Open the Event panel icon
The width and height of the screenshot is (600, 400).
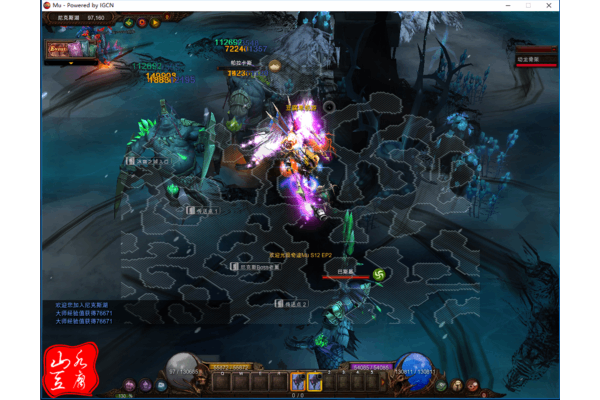click(x=56, y=47)
